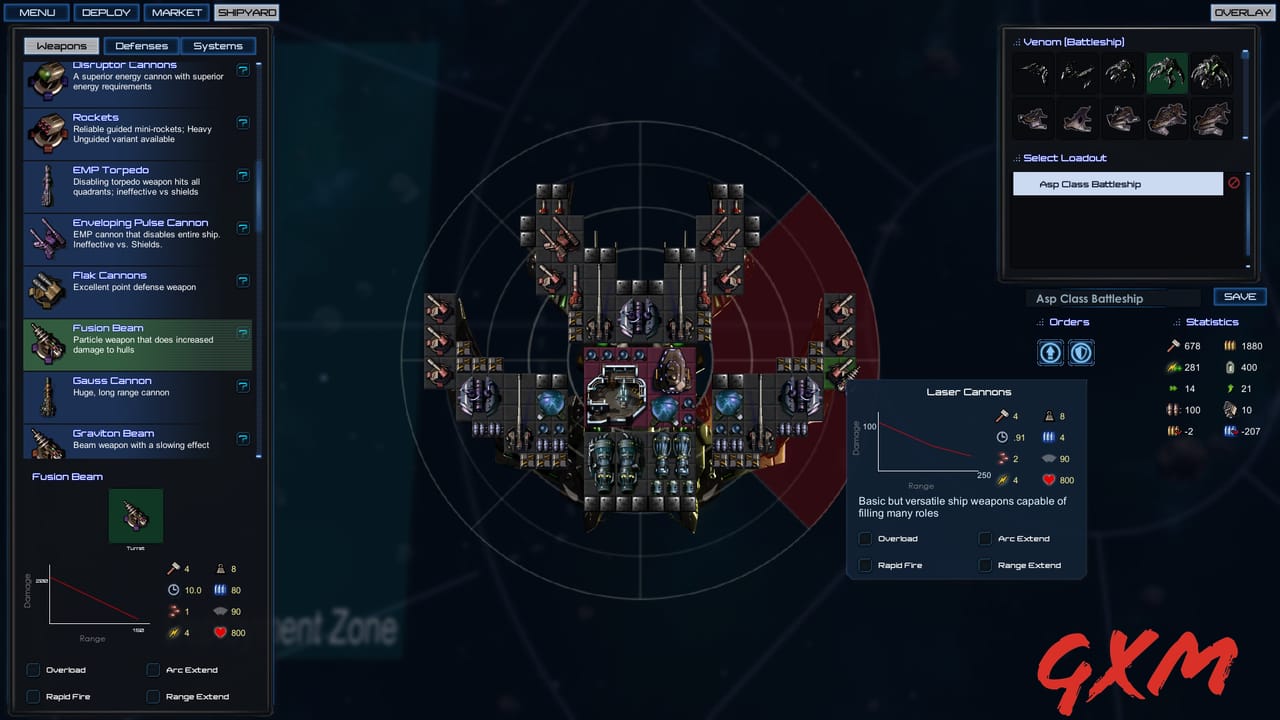Select the Gauss Cannon weapon icon
The image size is (1280, 720).
(48, 394)
